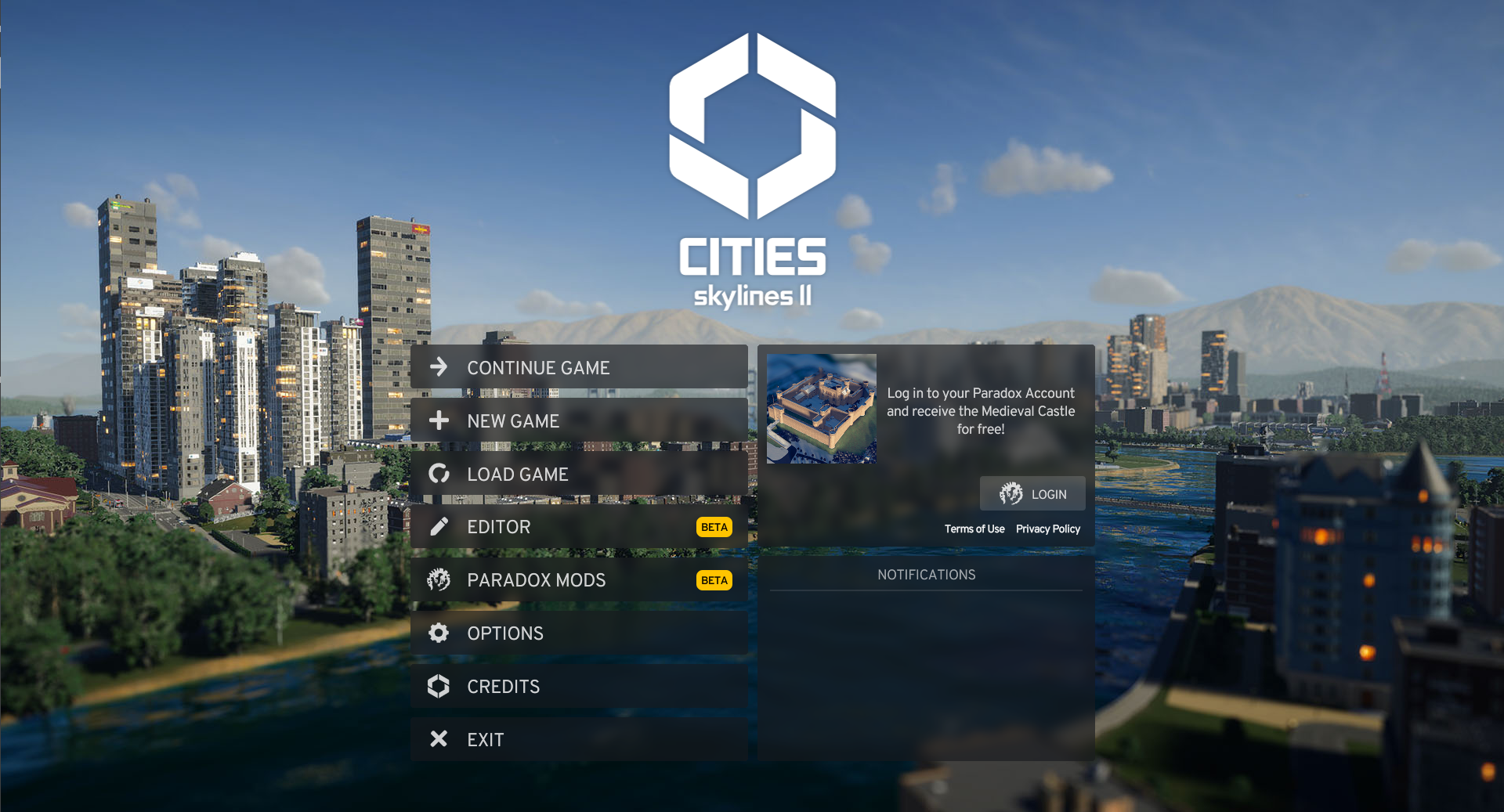Select Continue Game
Screen dimensions: 1504x812
click(538, 367)
